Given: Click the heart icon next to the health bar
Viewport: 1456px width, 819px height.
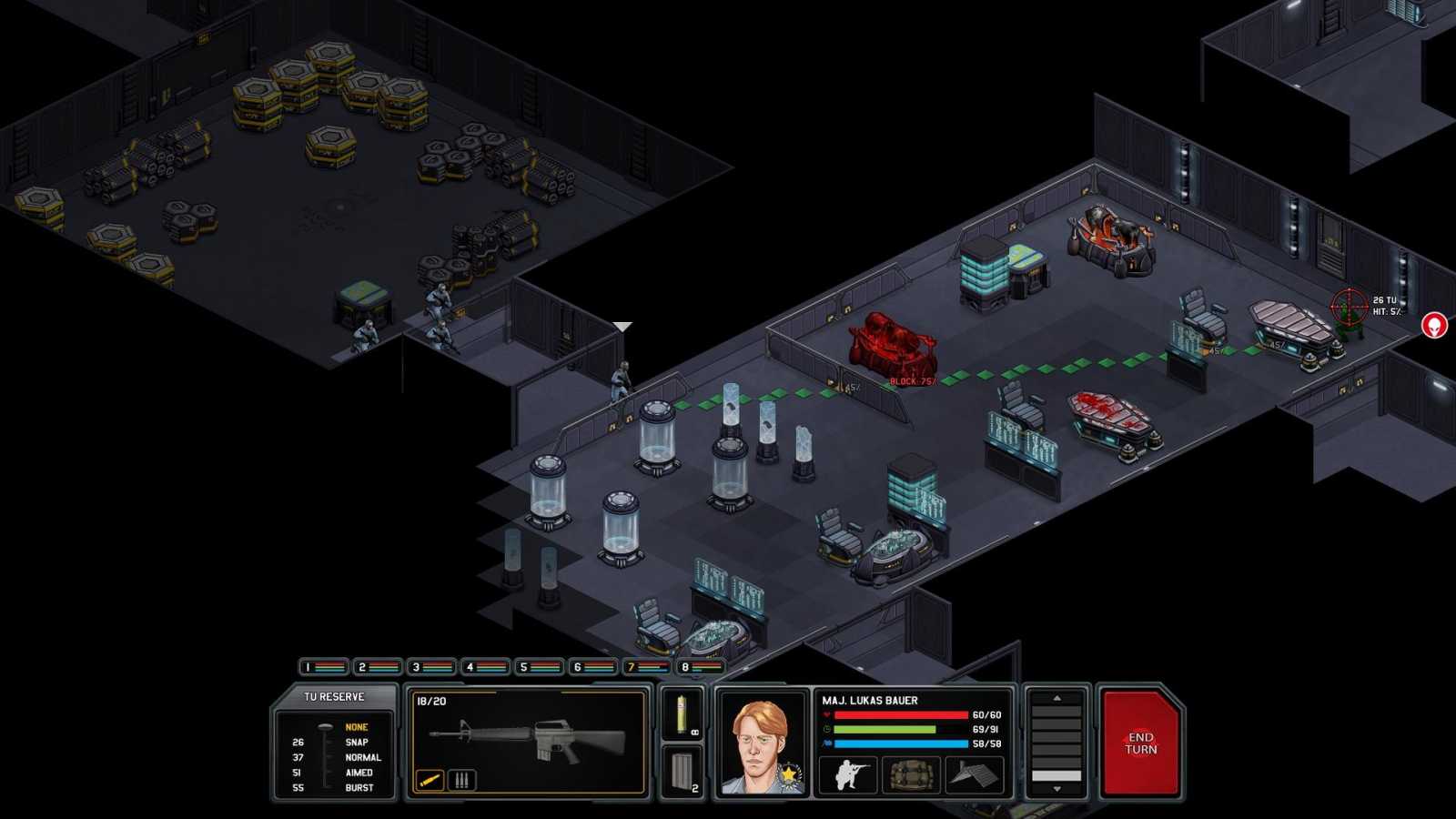Looking at the screenshot, I should coord(824,715).
